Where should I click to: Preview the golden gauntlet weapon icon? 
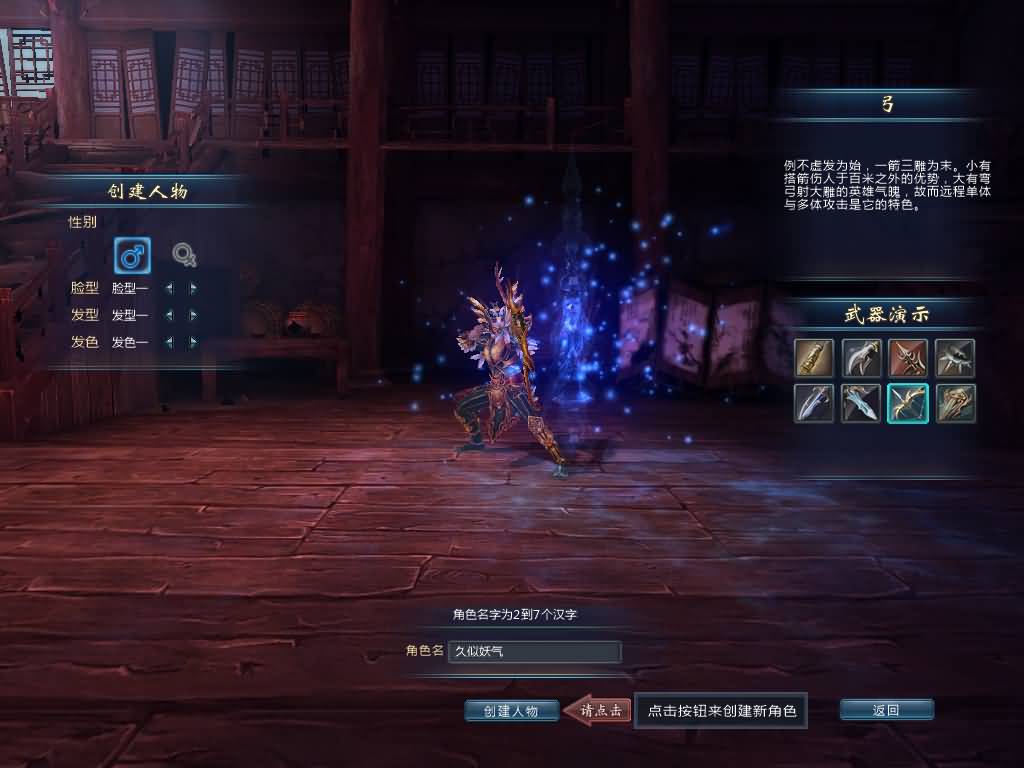point(955,403)
